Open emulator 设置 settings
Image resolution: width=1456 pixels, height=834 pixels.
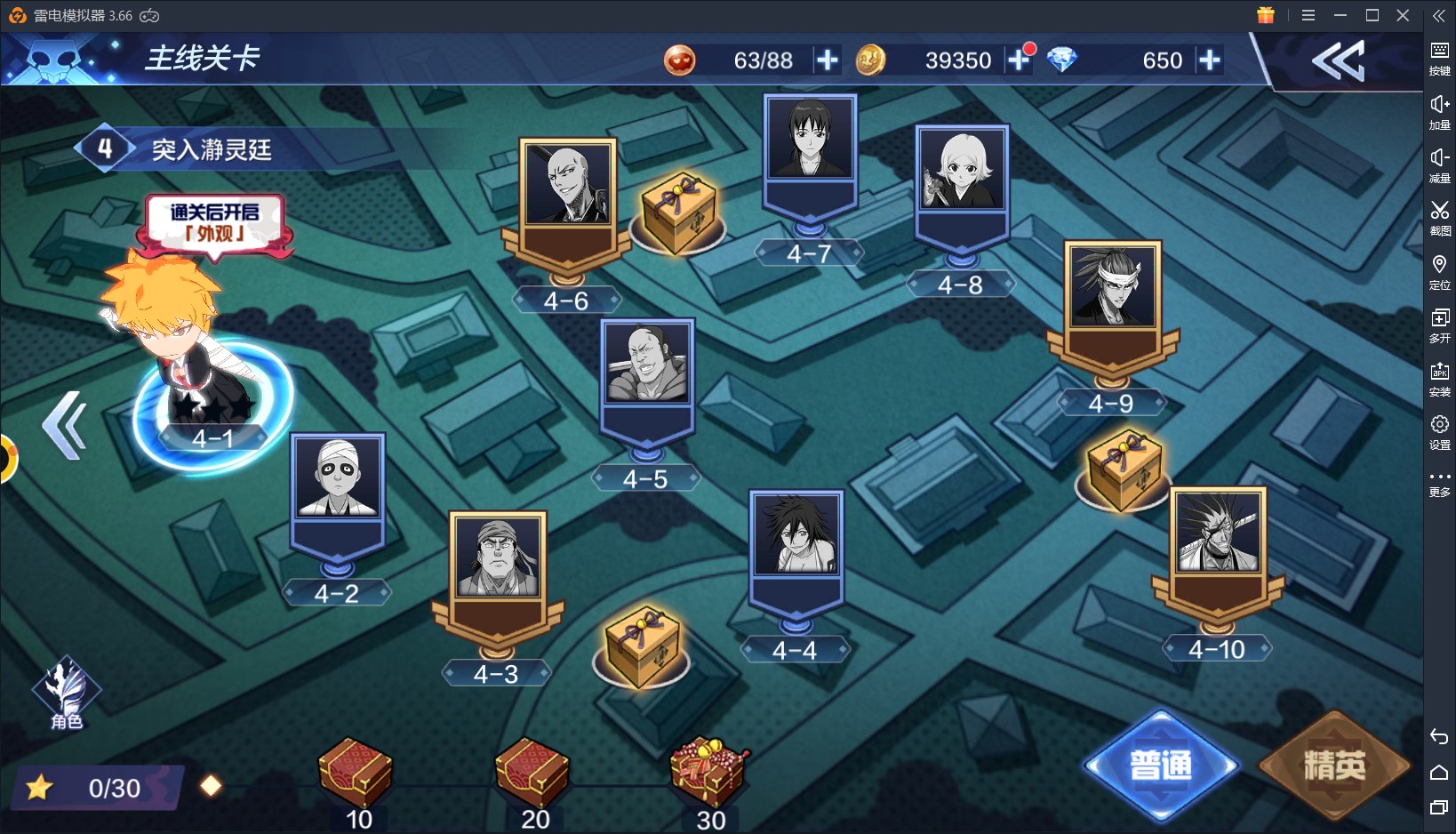coord(1439,431)
